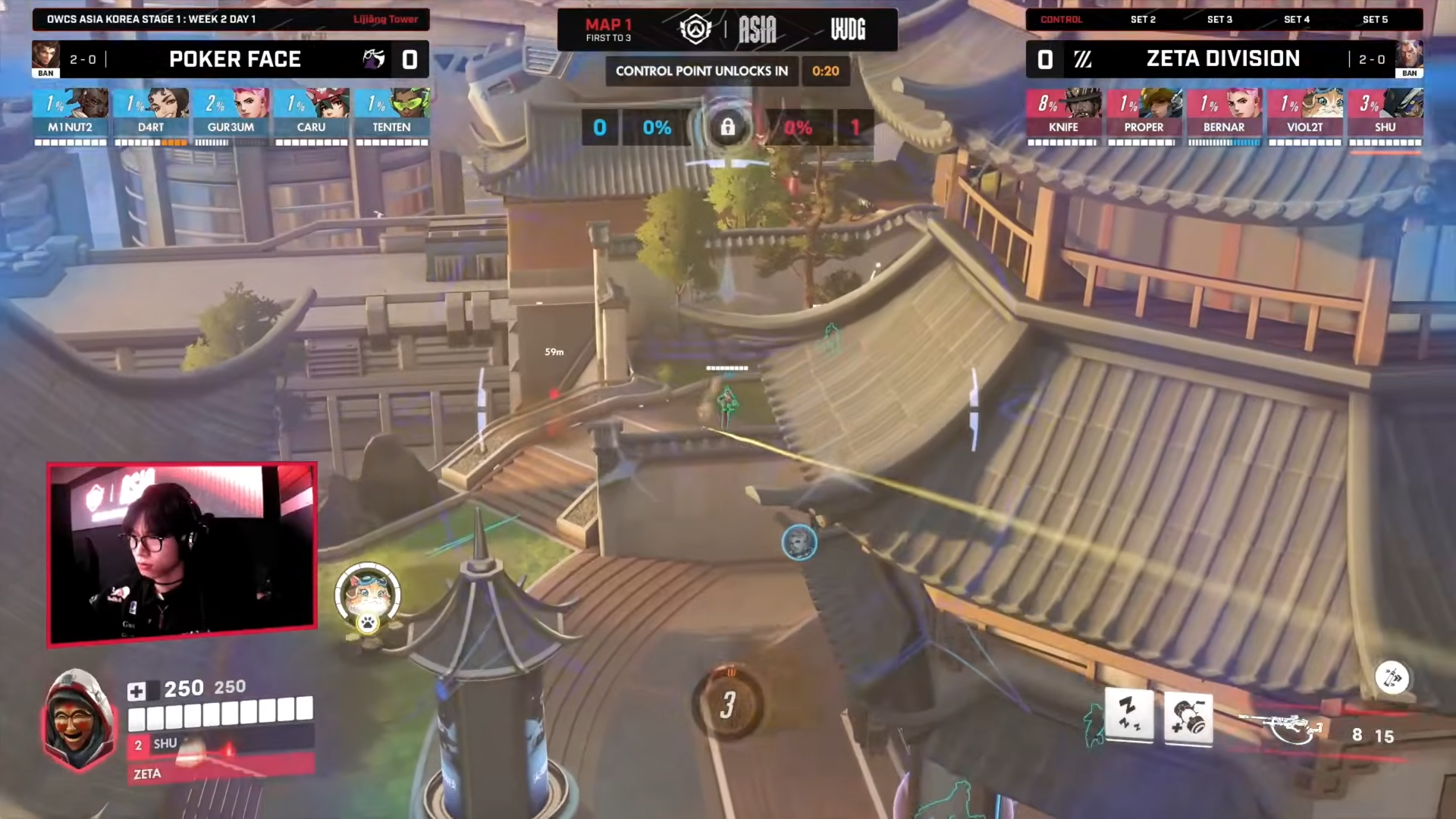This screenshot has height=819, width=1456.
Task: Select D4RT's player card
Action: pos(151,112)
